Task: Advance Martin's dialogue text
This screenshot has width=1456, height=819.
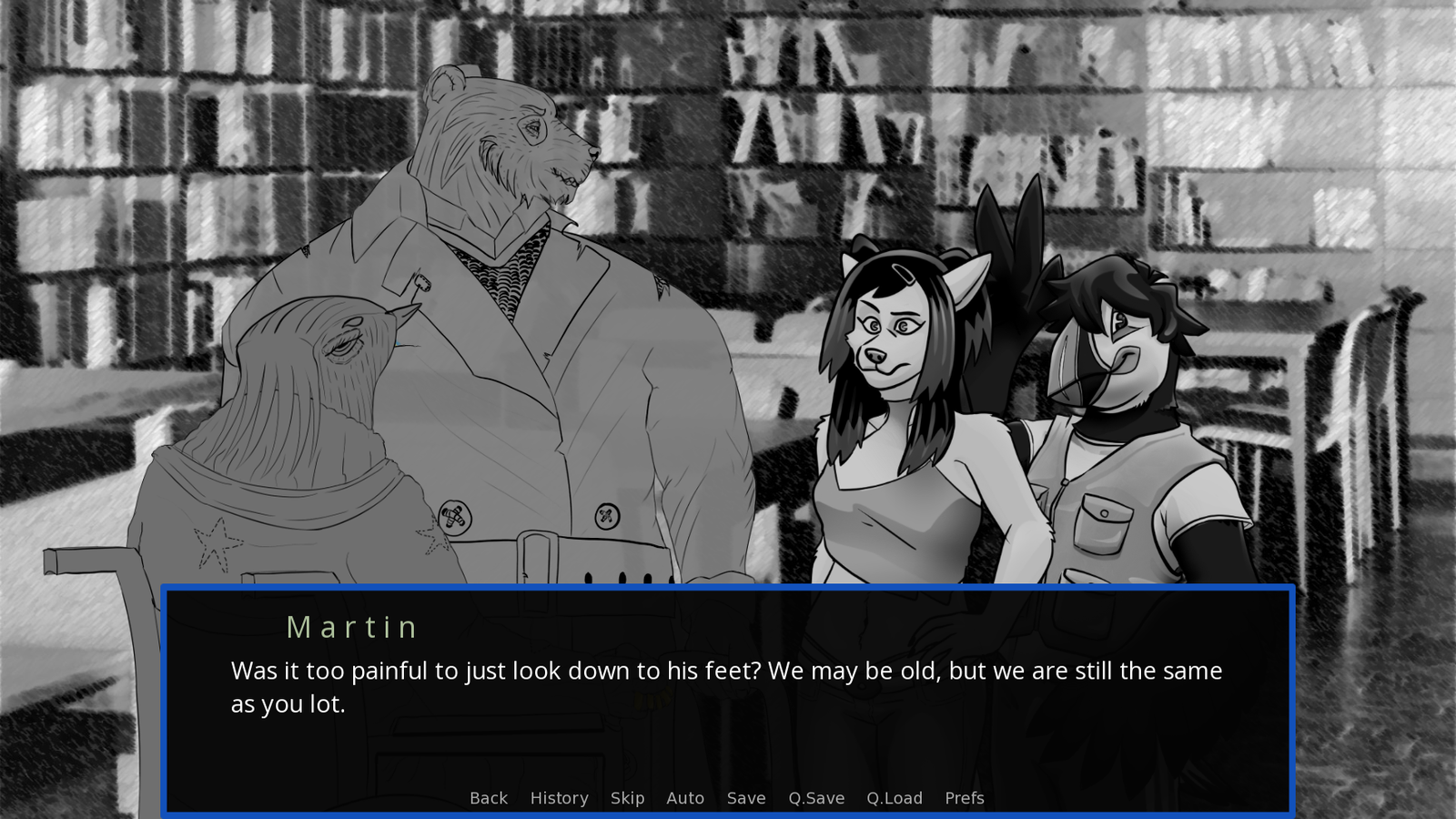Action: pyautogui.click(x=726, y=687)
